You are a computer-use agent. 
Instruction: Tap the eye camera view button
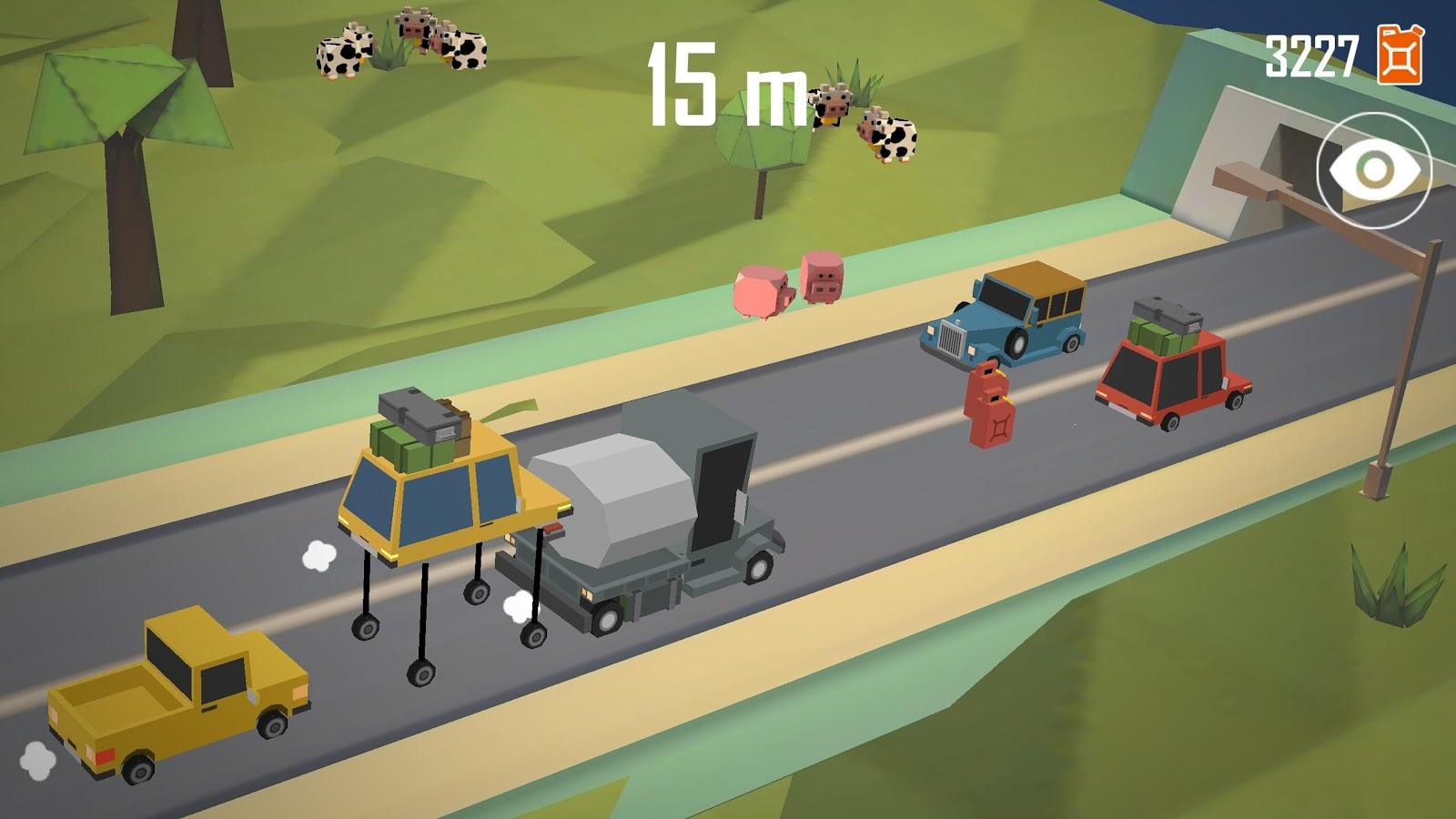1373,170
